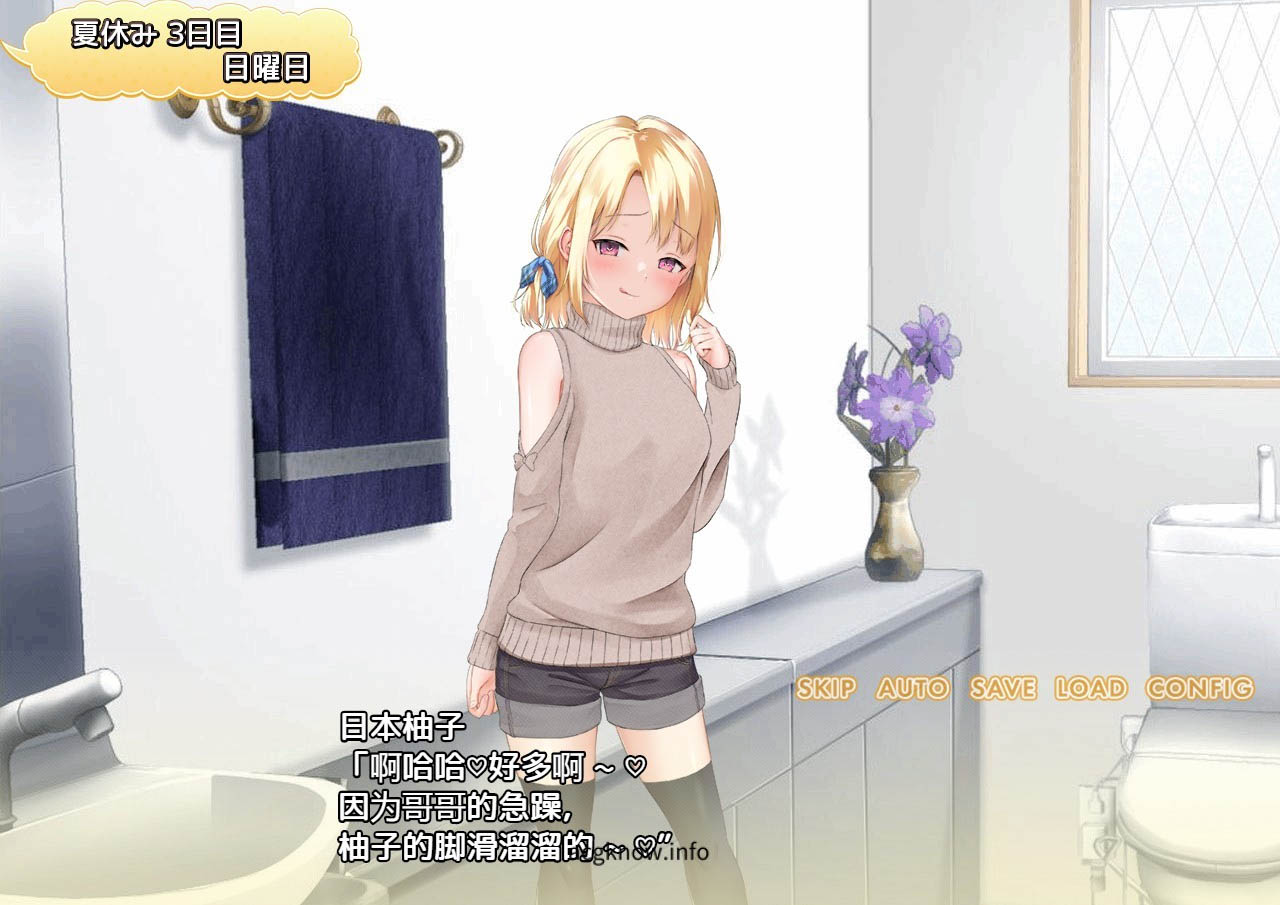Open the SAVE menu

(1003, 688)
